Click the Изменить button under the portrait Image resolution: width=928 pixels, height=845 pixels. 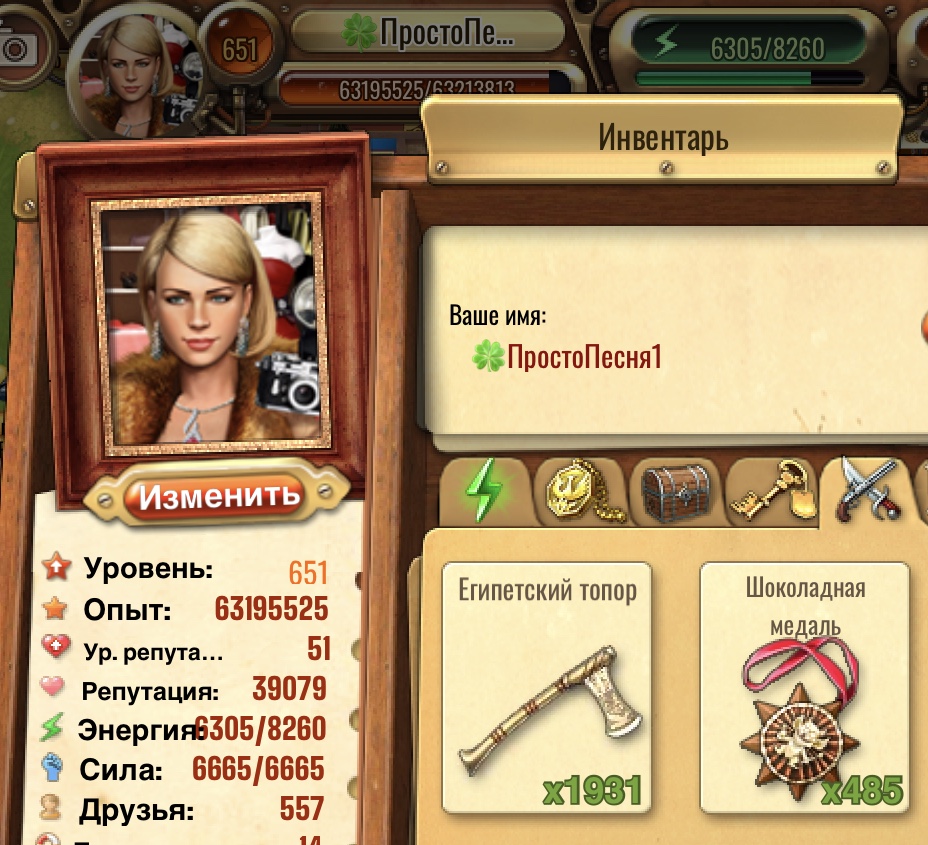[218, 495]
